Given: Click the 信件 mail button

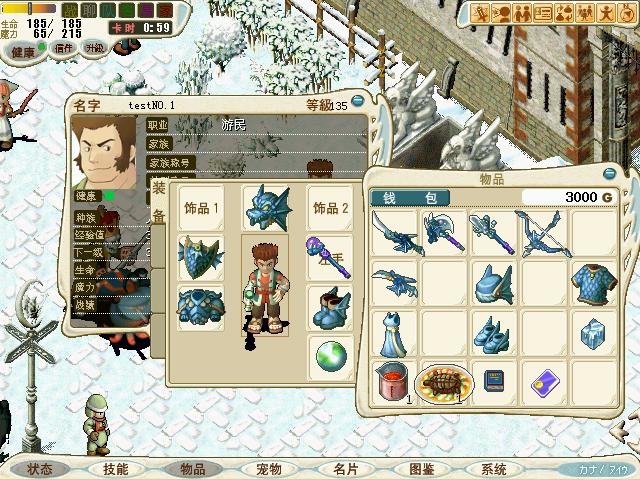Looking at the screenshot, I should [x=64, y=47].
